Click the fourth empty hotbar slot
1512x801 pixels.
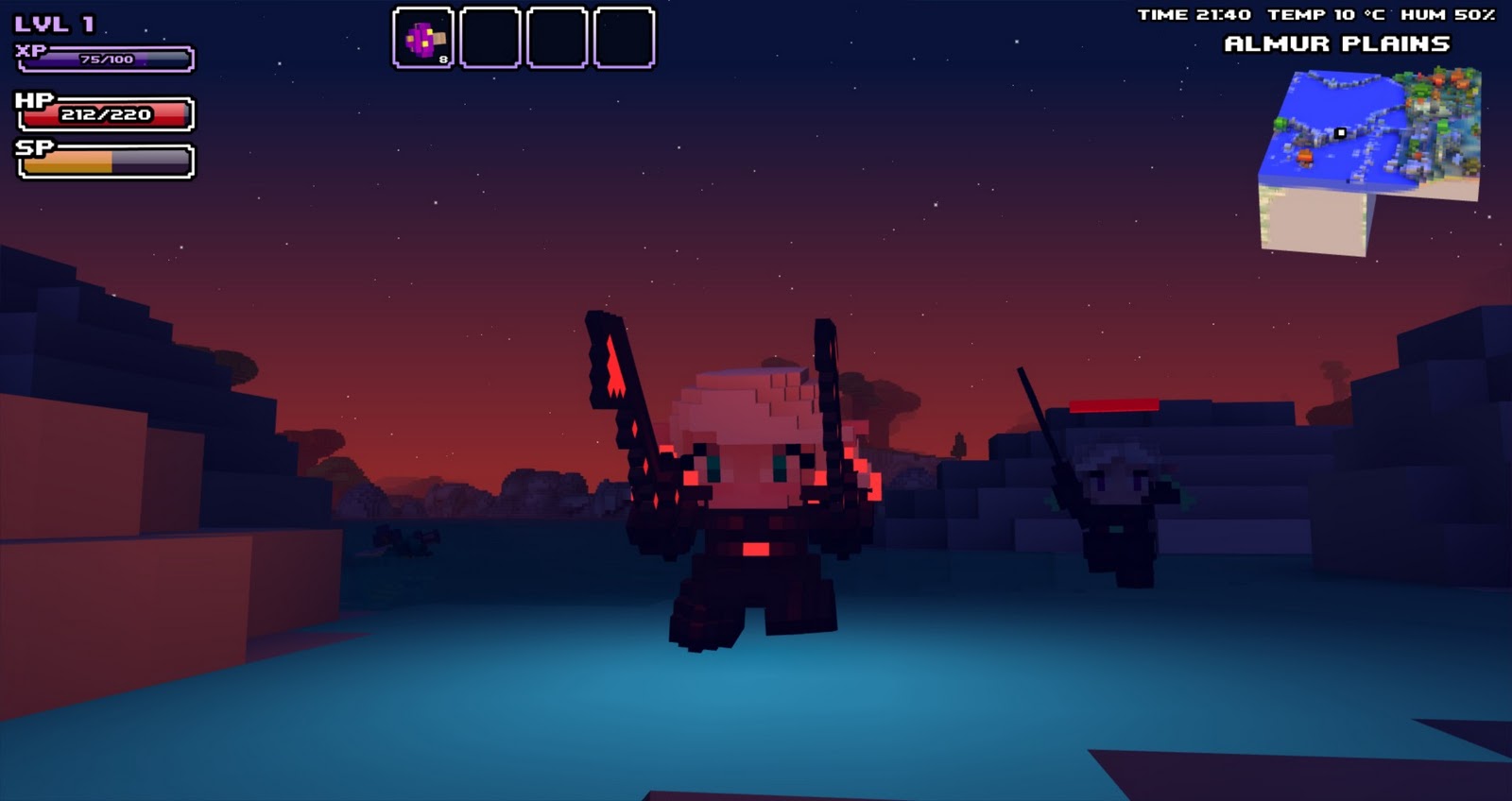(x=620, y=38)
